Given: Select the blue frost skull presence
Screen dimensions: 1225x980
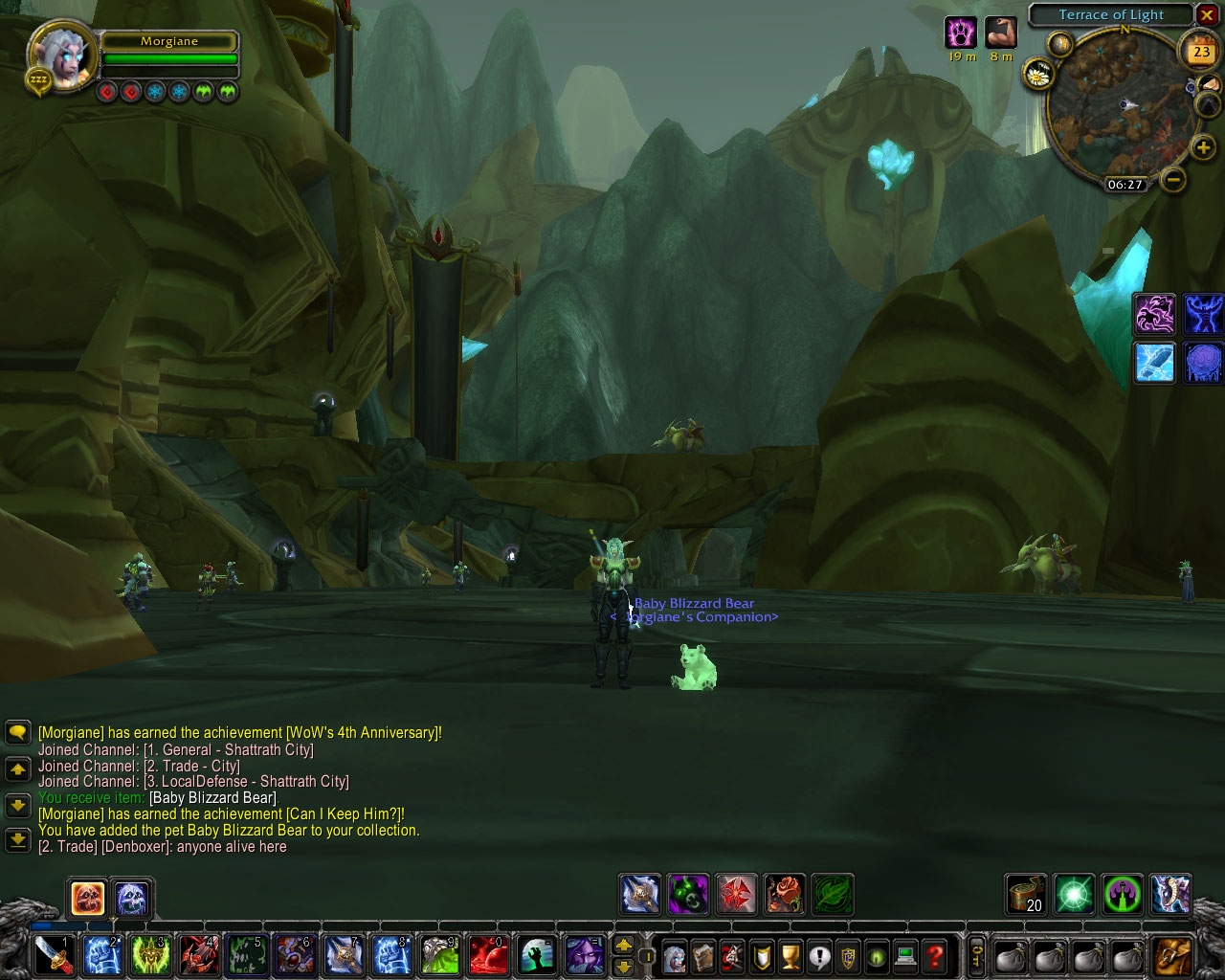Looking at the screenshot, I should pos(132,898).
